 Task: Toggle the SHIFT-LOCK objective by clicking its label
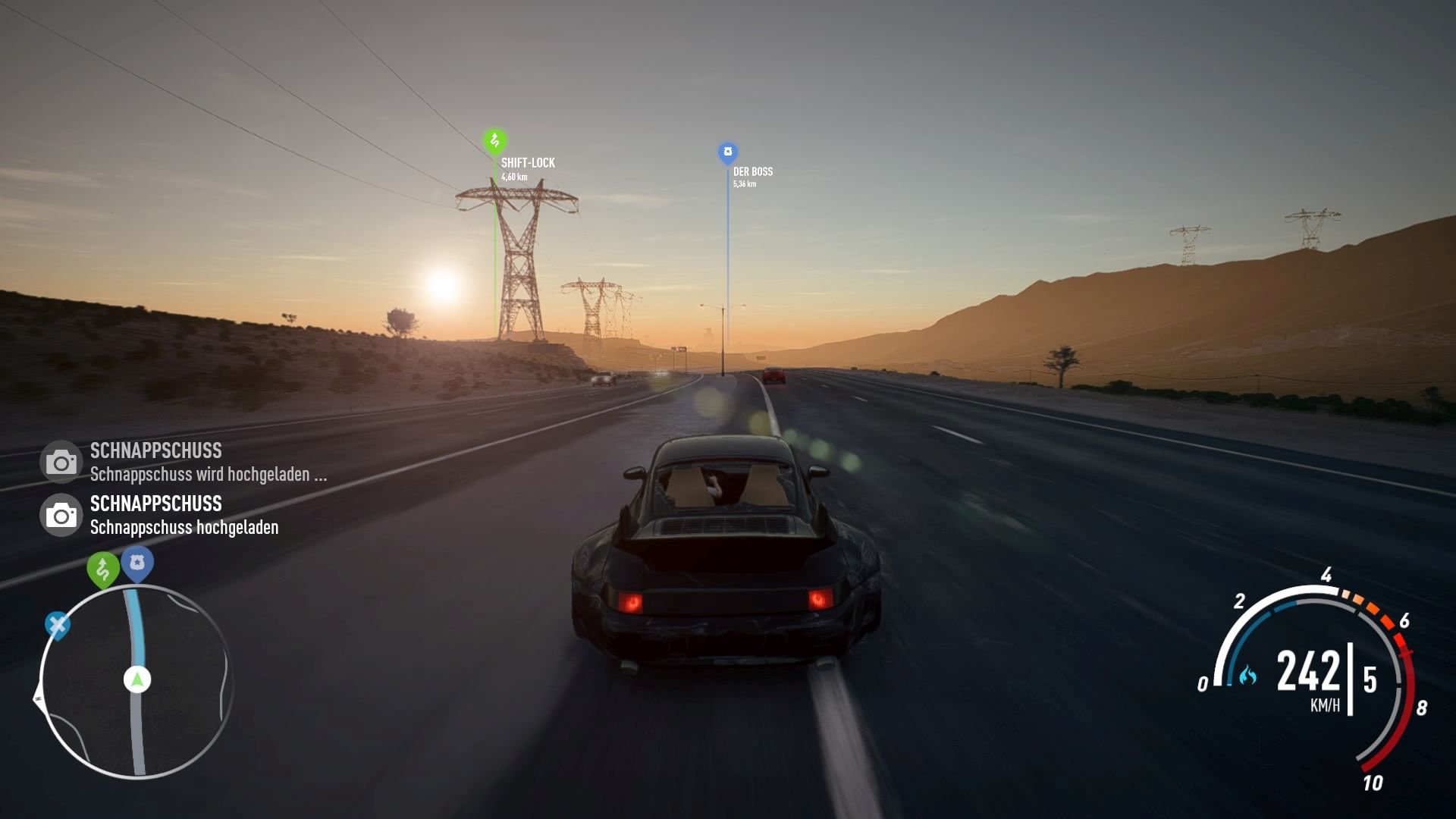(528, 162)
